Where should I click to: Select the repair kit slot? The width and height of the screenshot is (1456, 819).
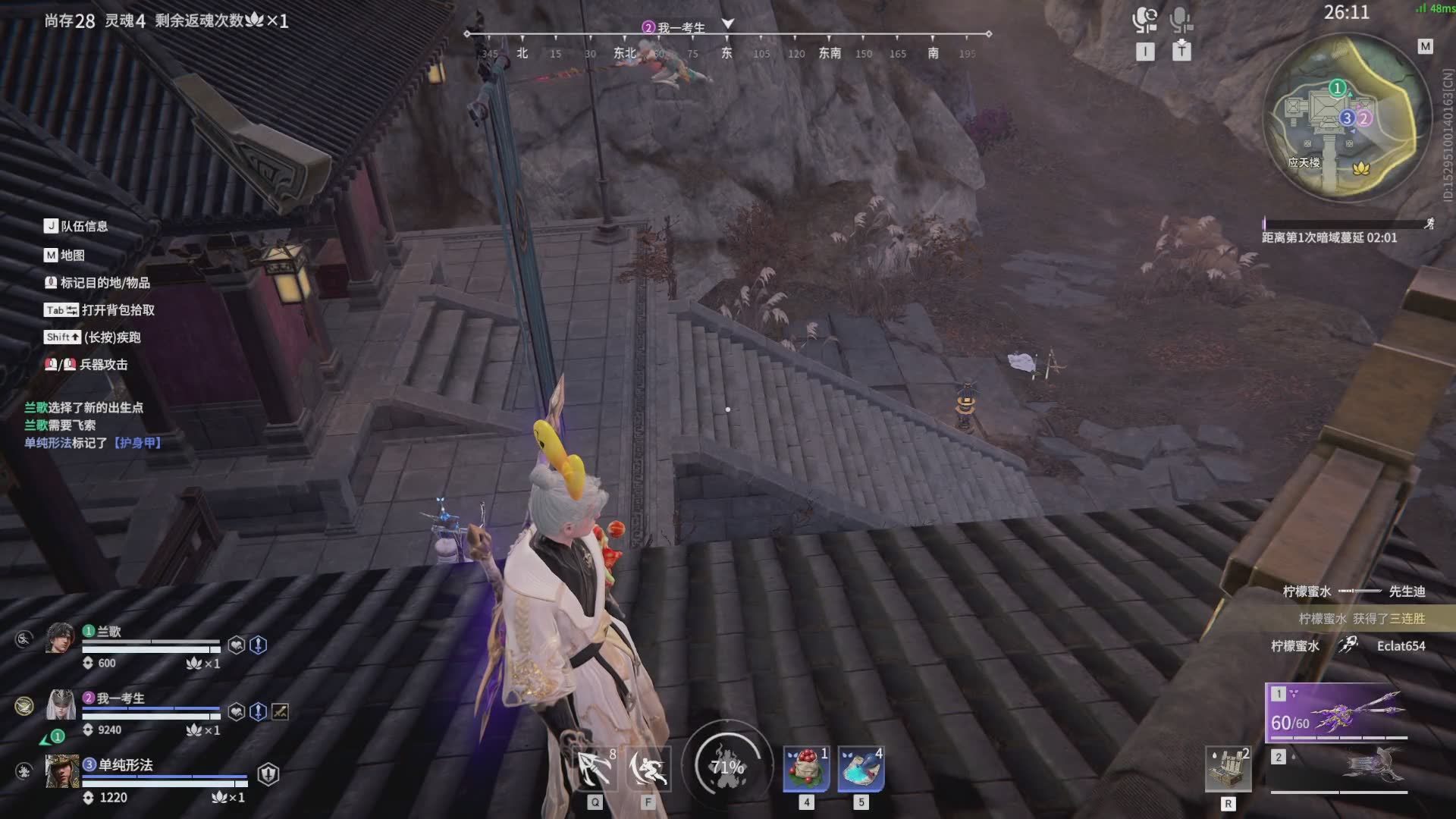[x=1228, y=769]
